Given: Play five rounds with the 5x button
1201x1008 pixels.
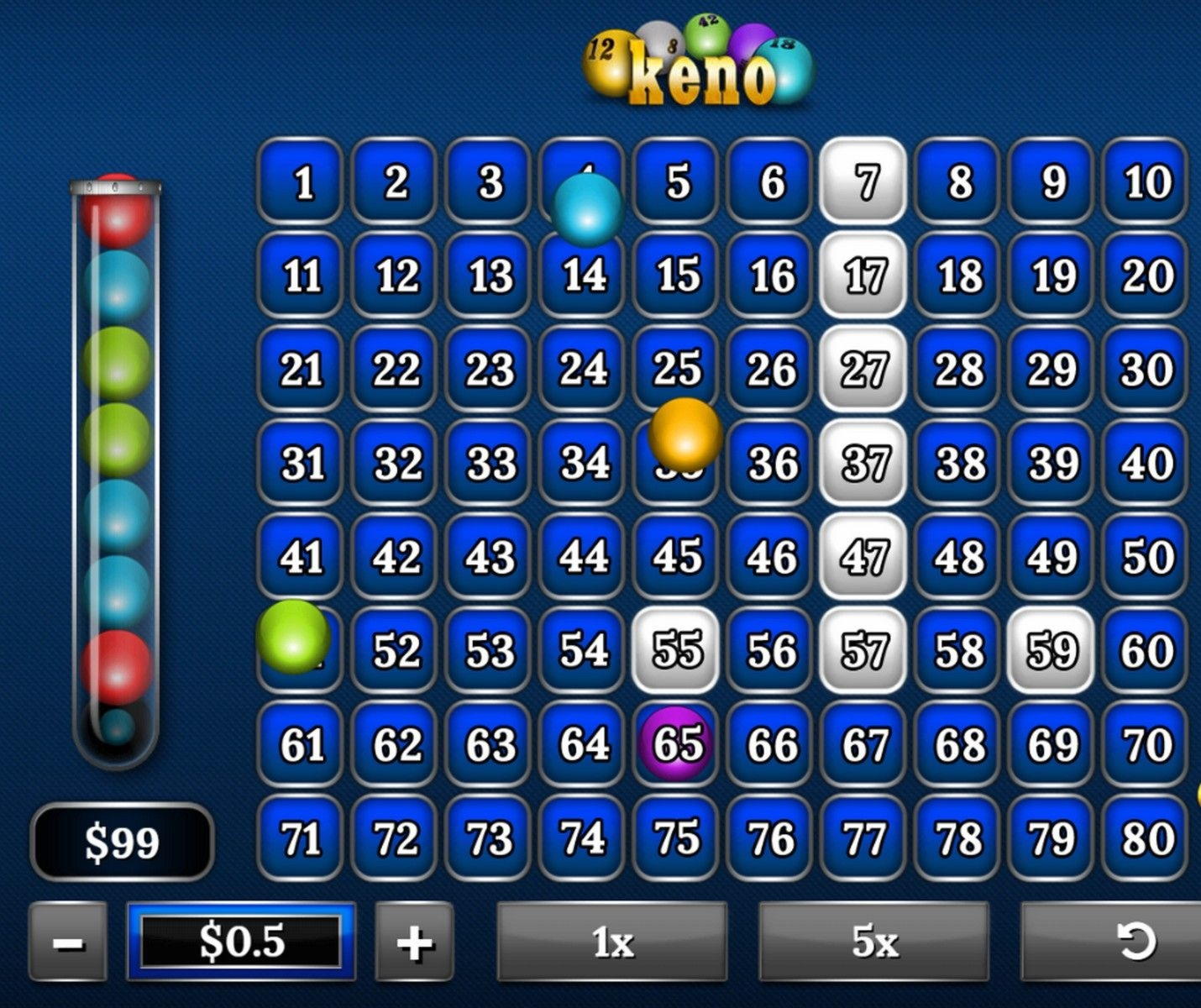Looking at the screenshot, I should point(874,941).
